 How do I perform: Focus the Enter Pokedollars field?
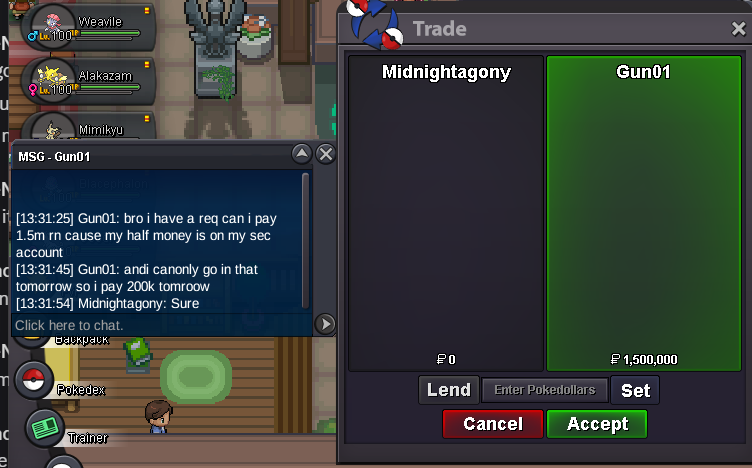pos(544,390)
